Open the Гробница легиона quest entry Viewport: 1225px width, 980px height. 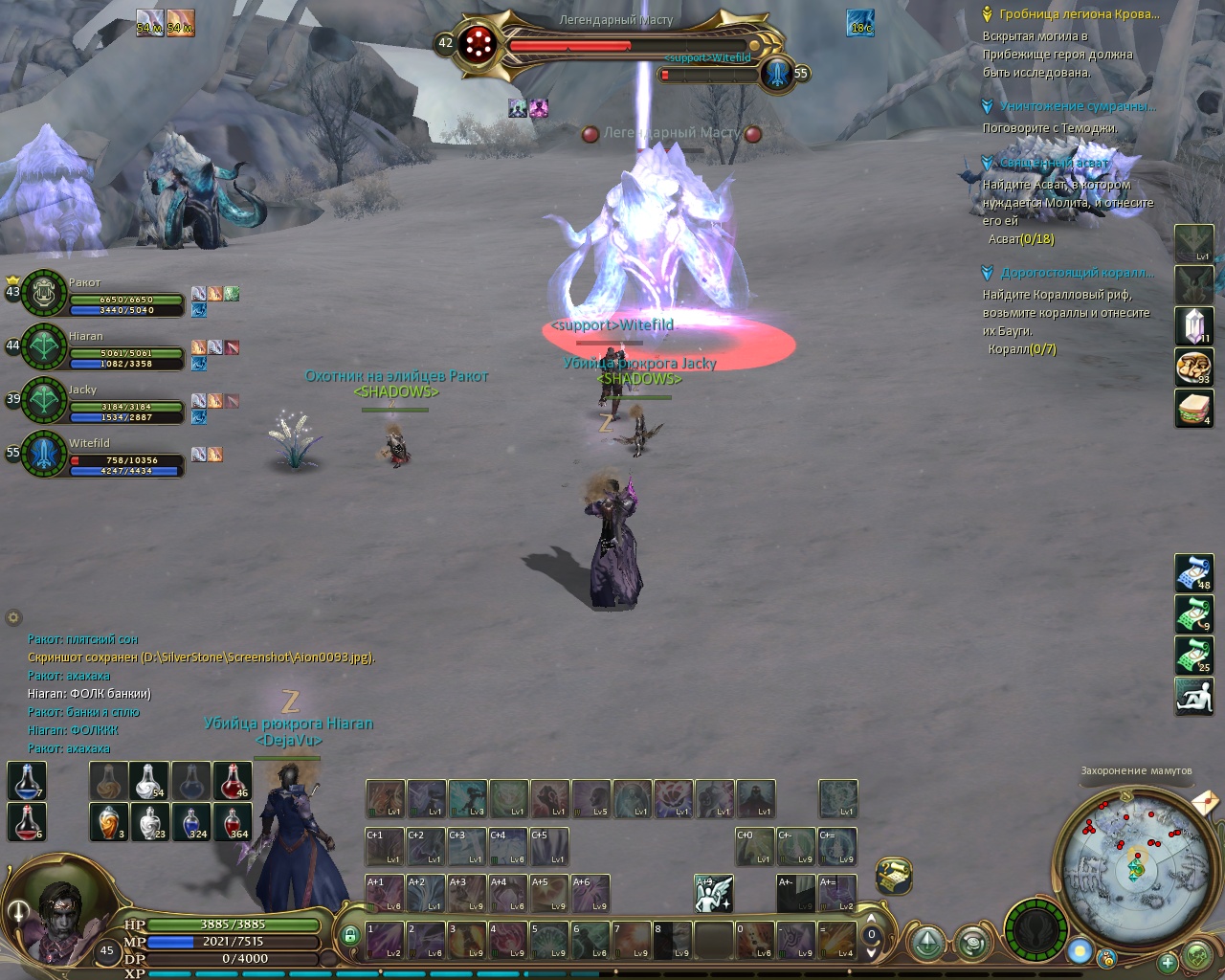[1079, 14]
